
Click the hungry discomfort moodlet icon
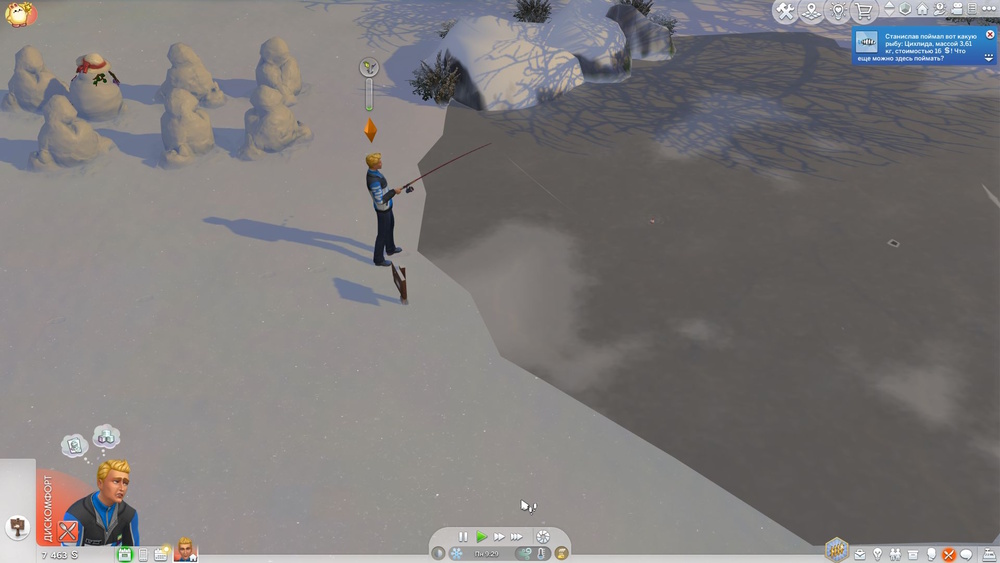click(68, 531)
